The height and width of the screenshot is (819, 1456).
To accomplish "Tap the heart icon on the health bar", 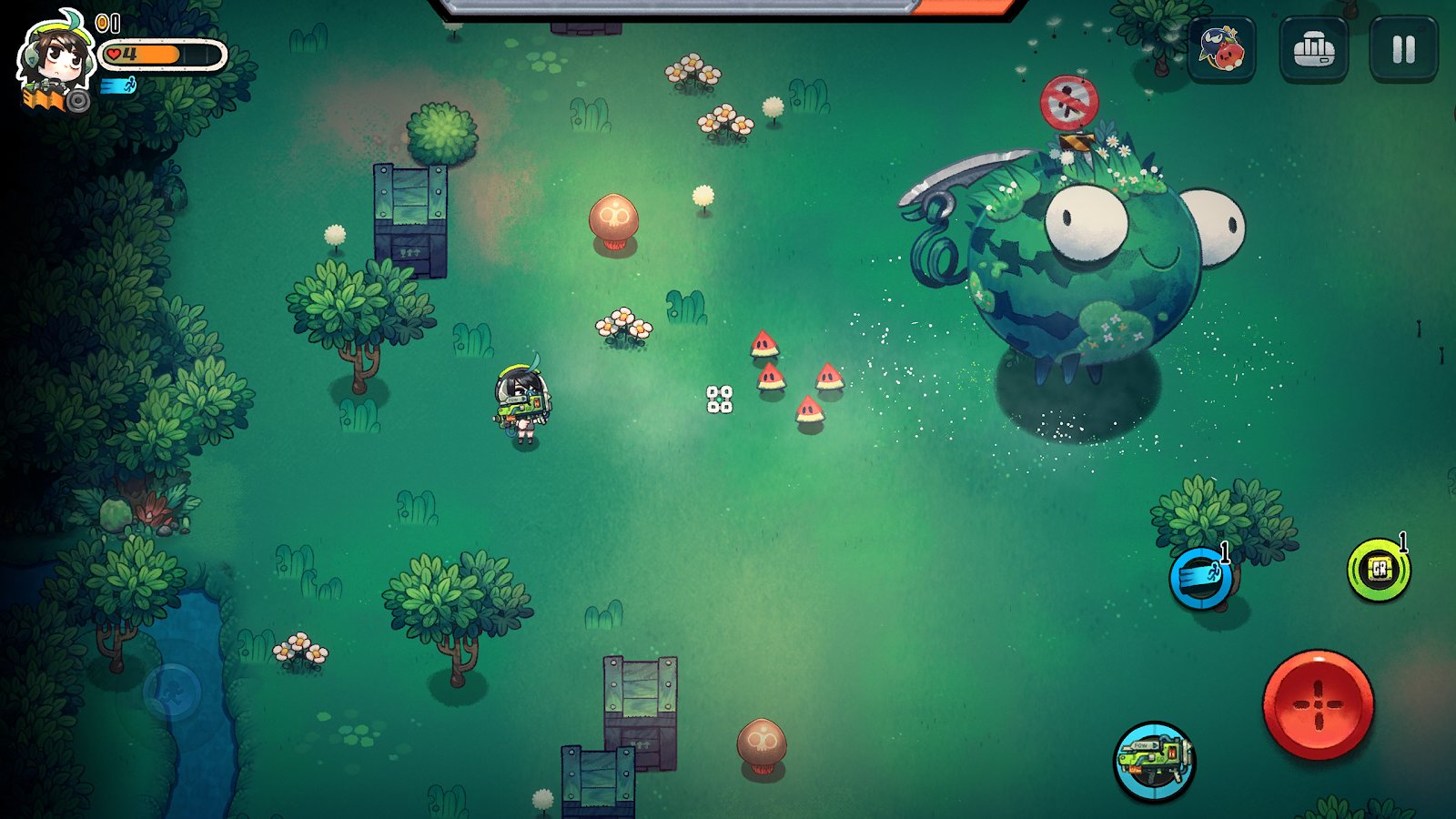I will [x=111, y=55].
